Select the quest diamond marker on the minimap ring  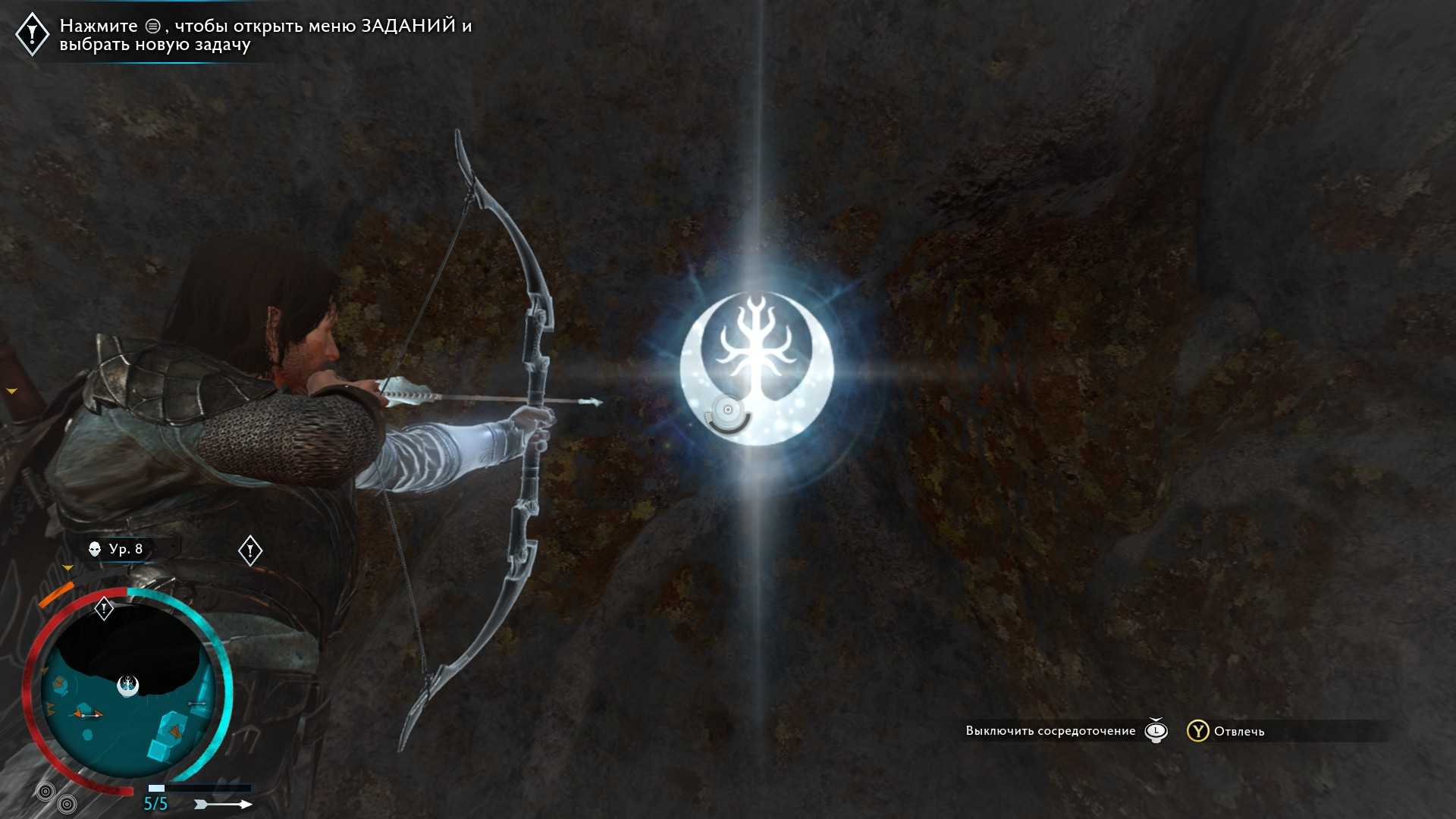104,608
